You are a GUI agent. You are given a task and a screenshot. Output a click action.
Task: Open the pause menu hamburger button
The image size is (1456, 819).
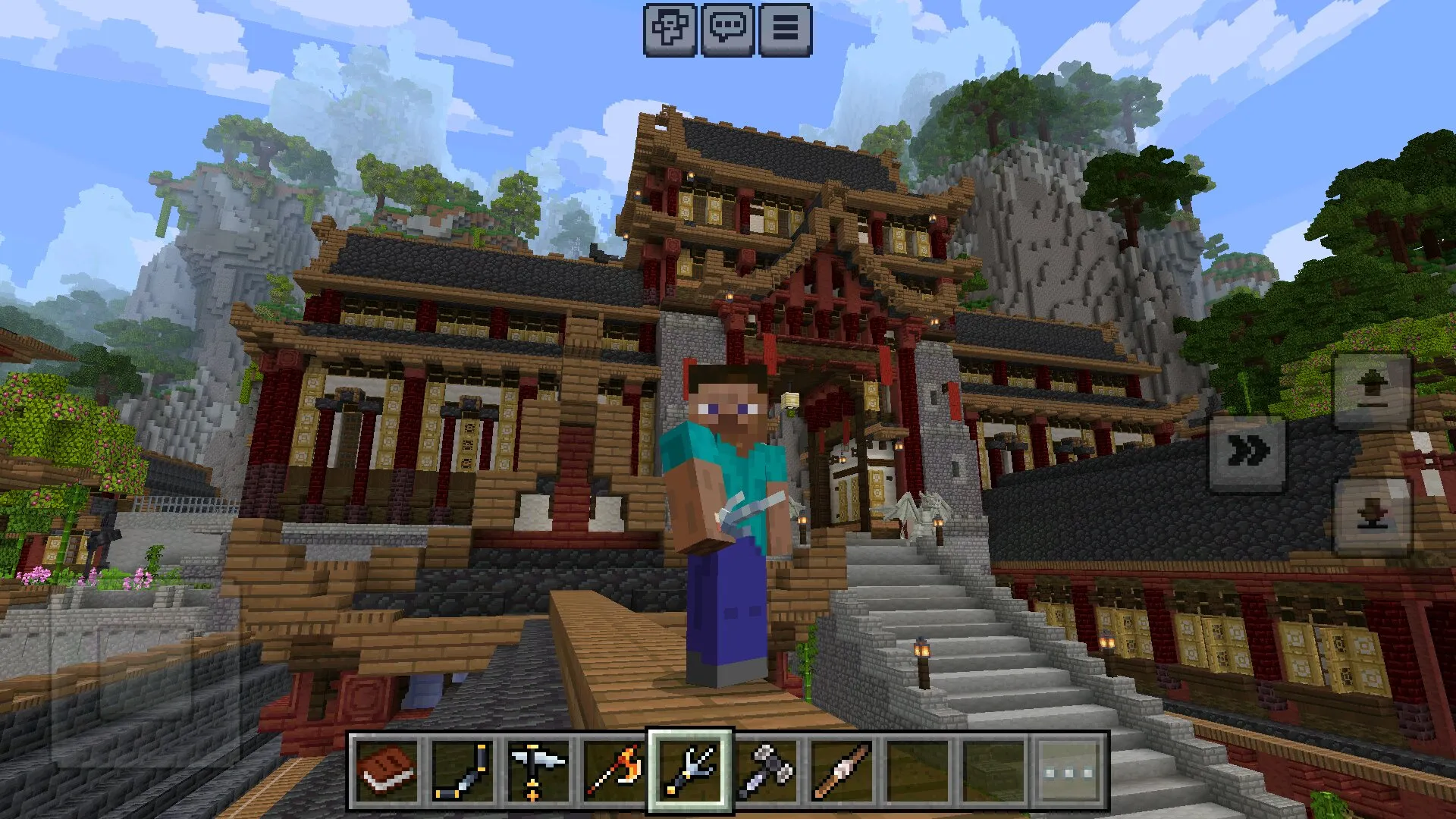coord(785,30)
